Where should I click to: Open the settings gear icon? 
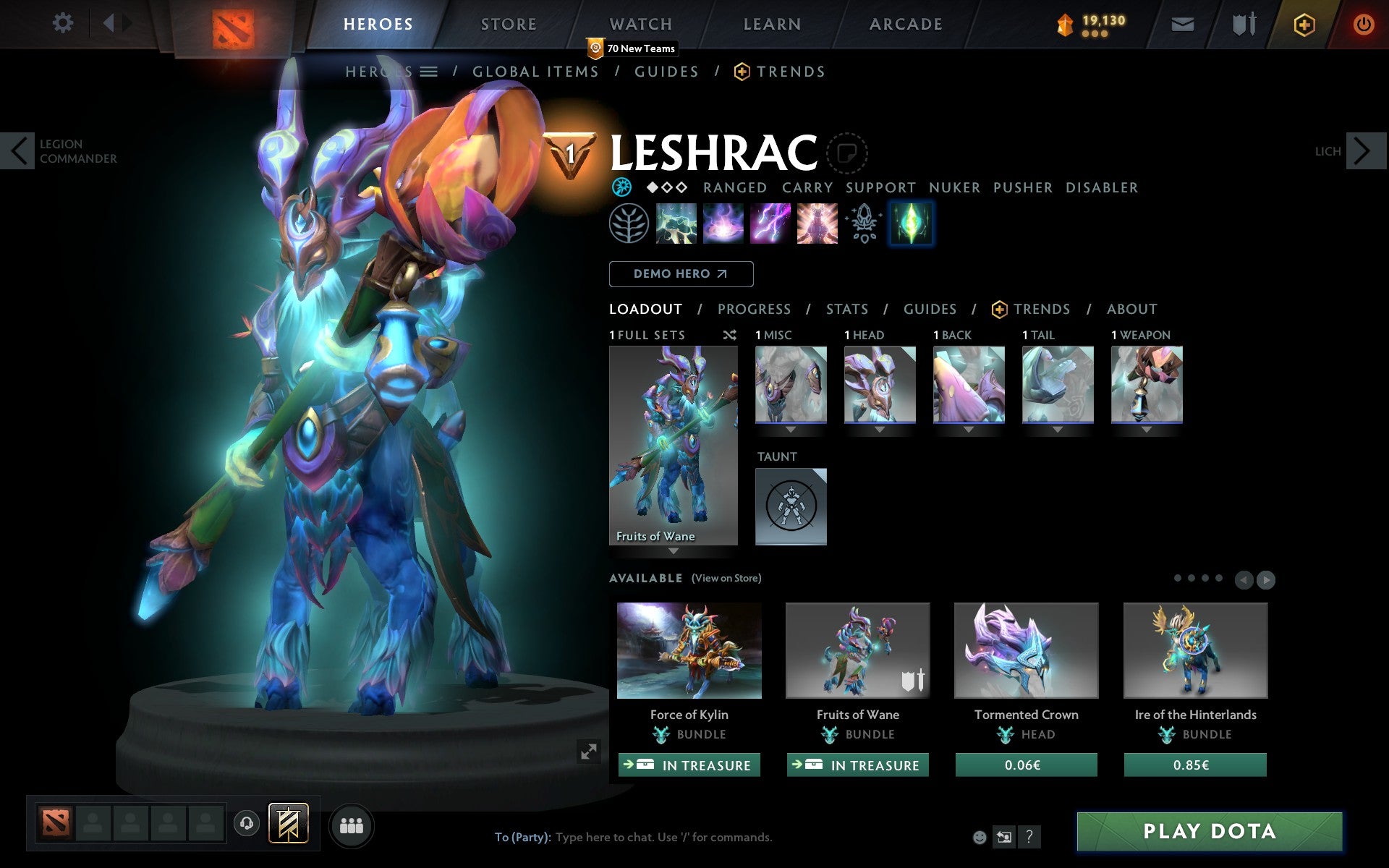(x=64, y=24)
